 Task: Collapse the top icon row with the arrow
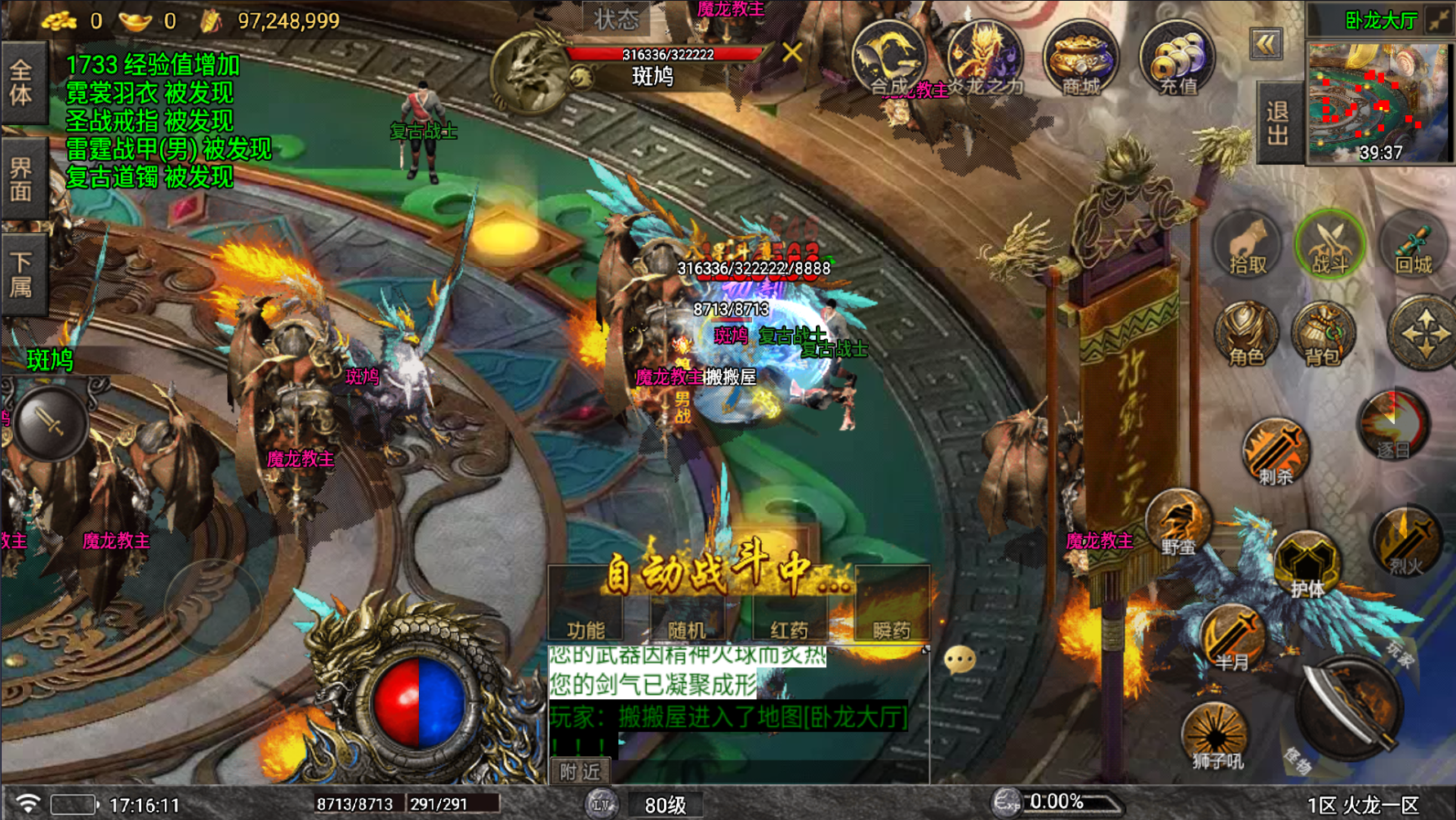point(1266,44)
